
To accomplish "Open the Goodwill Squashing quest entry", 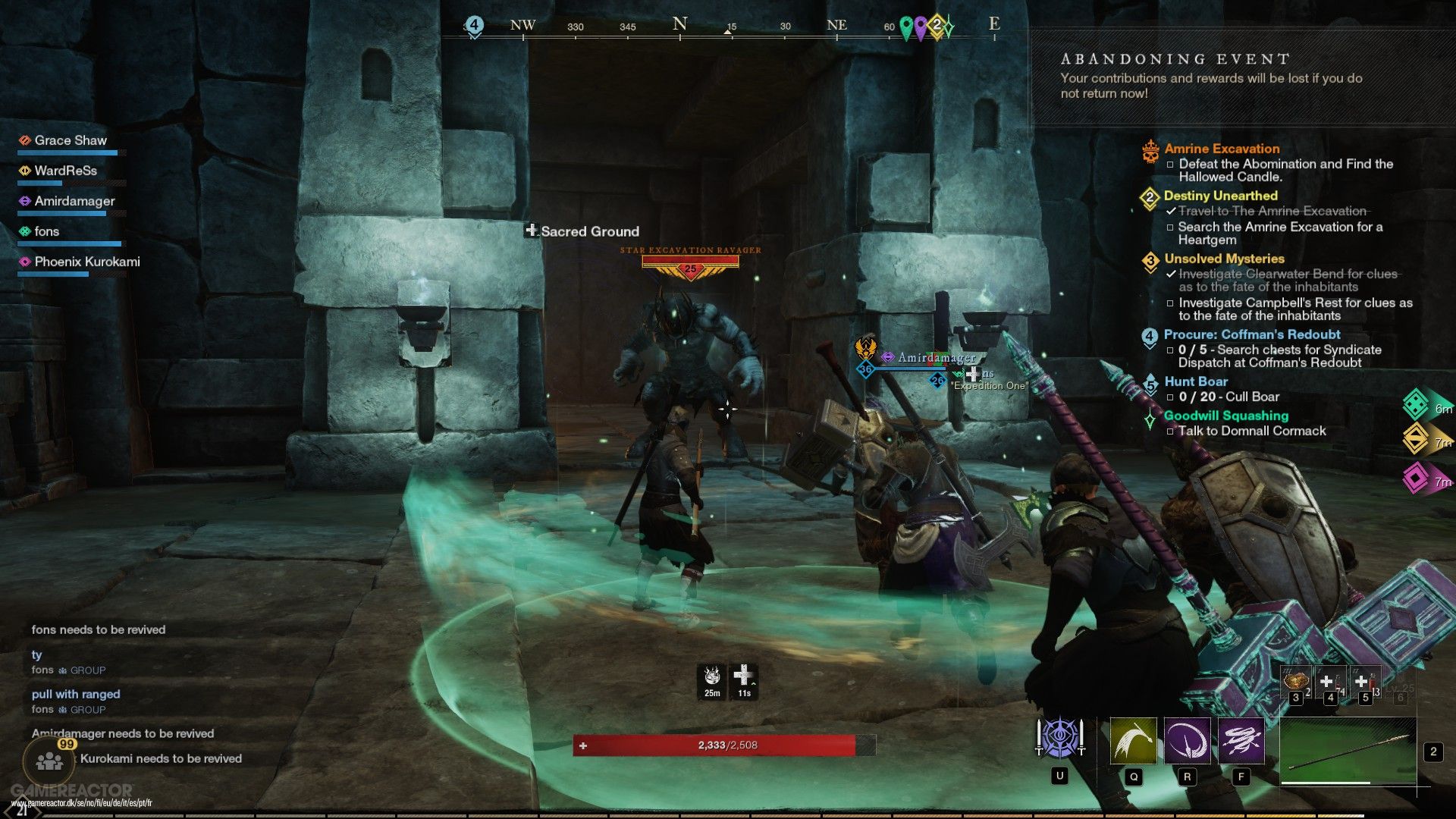I will (1225, 416).
